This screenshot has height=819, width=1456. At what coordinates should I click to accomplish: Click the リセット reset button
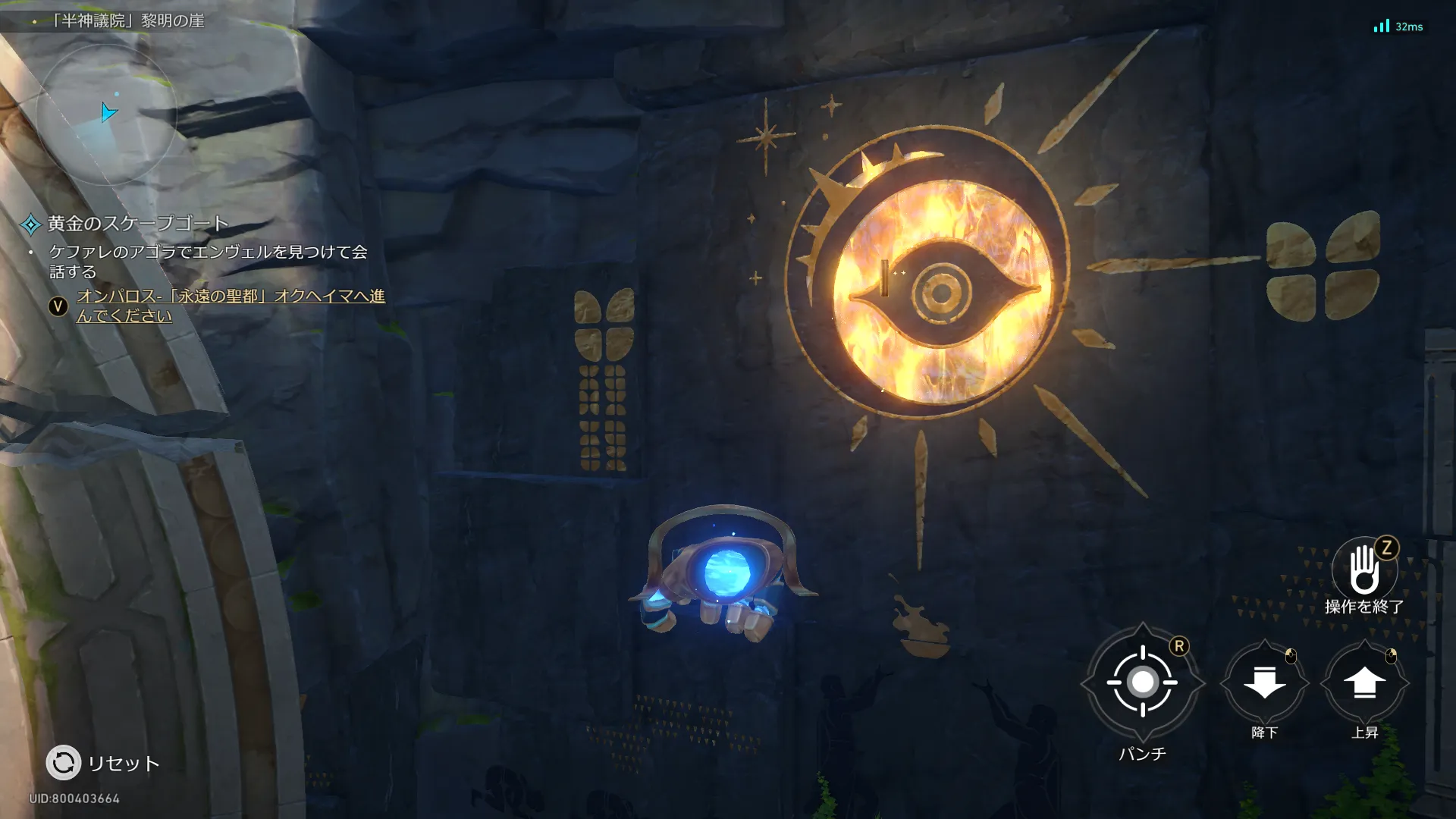(64, 762)
